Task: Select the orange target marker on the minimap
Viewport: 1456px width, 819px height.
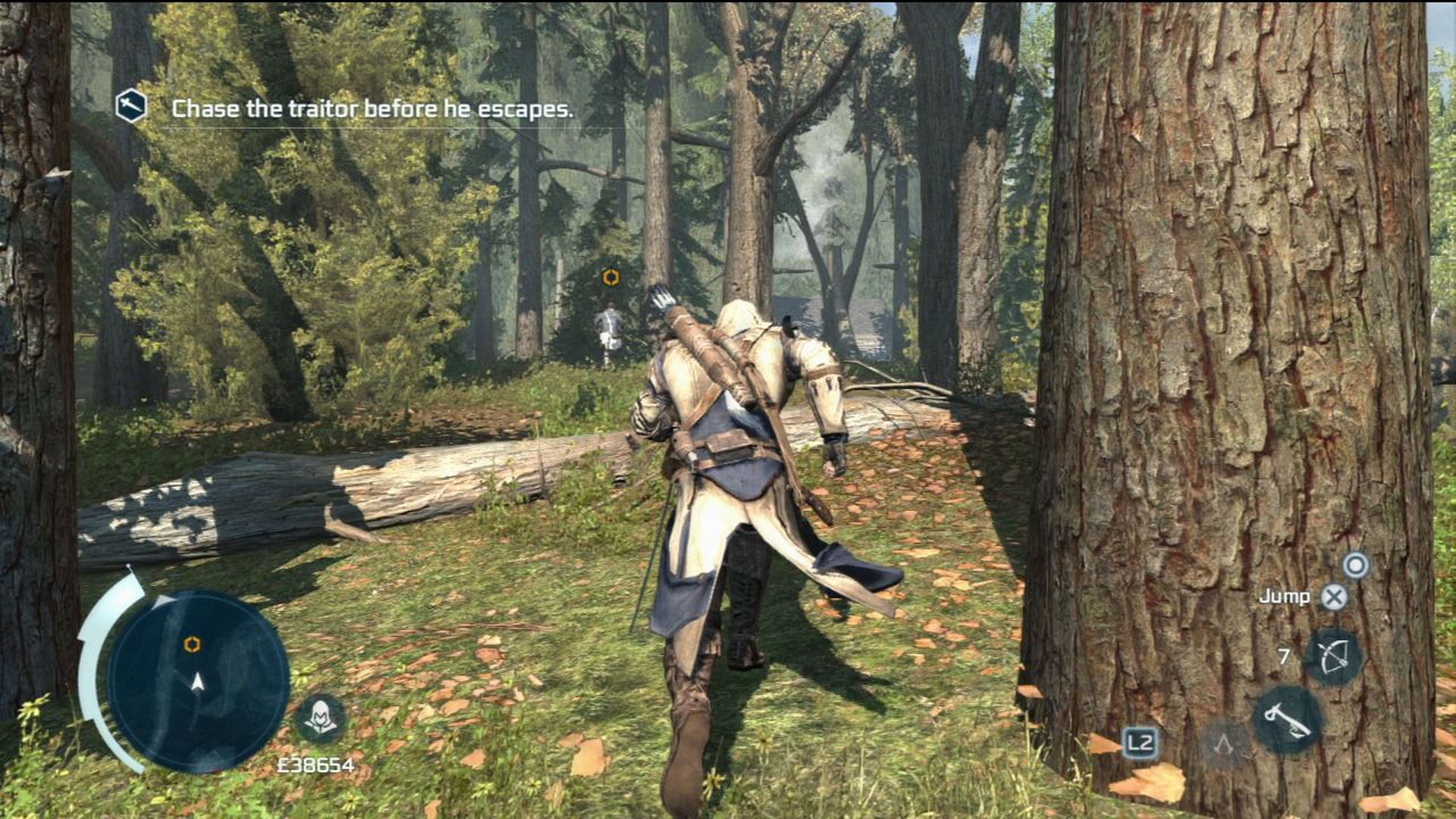Action: pyautogui.click(x=192, y=645)
